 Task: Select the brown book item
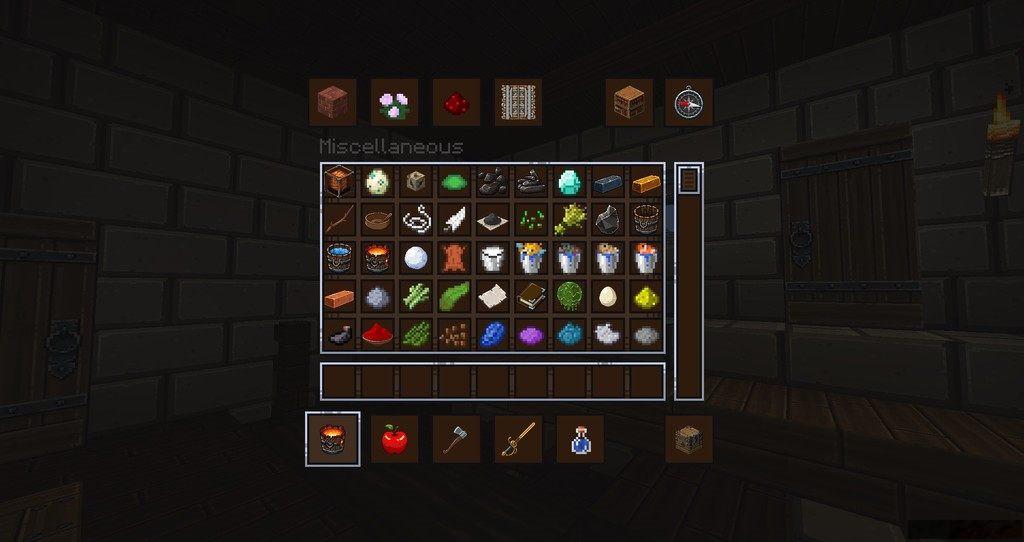tap(530, 296)
